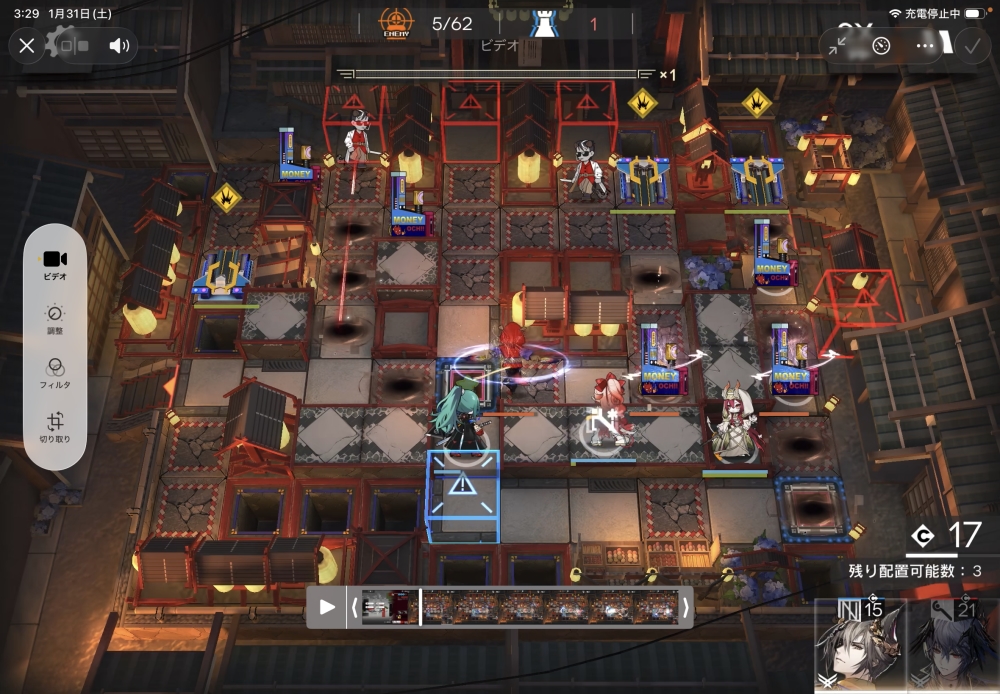
Task: Select the left trim handle of the filmstrip
Action: [x=354, y=606]
